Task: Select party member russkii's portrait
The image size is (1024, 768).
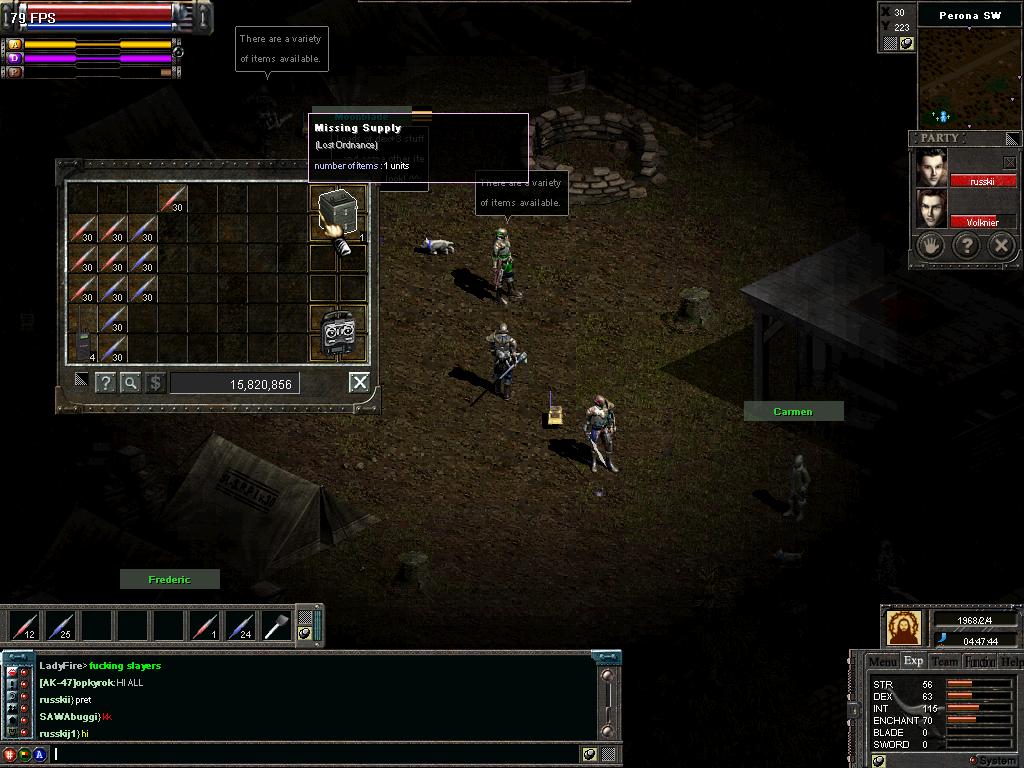Action: (932, 167)
